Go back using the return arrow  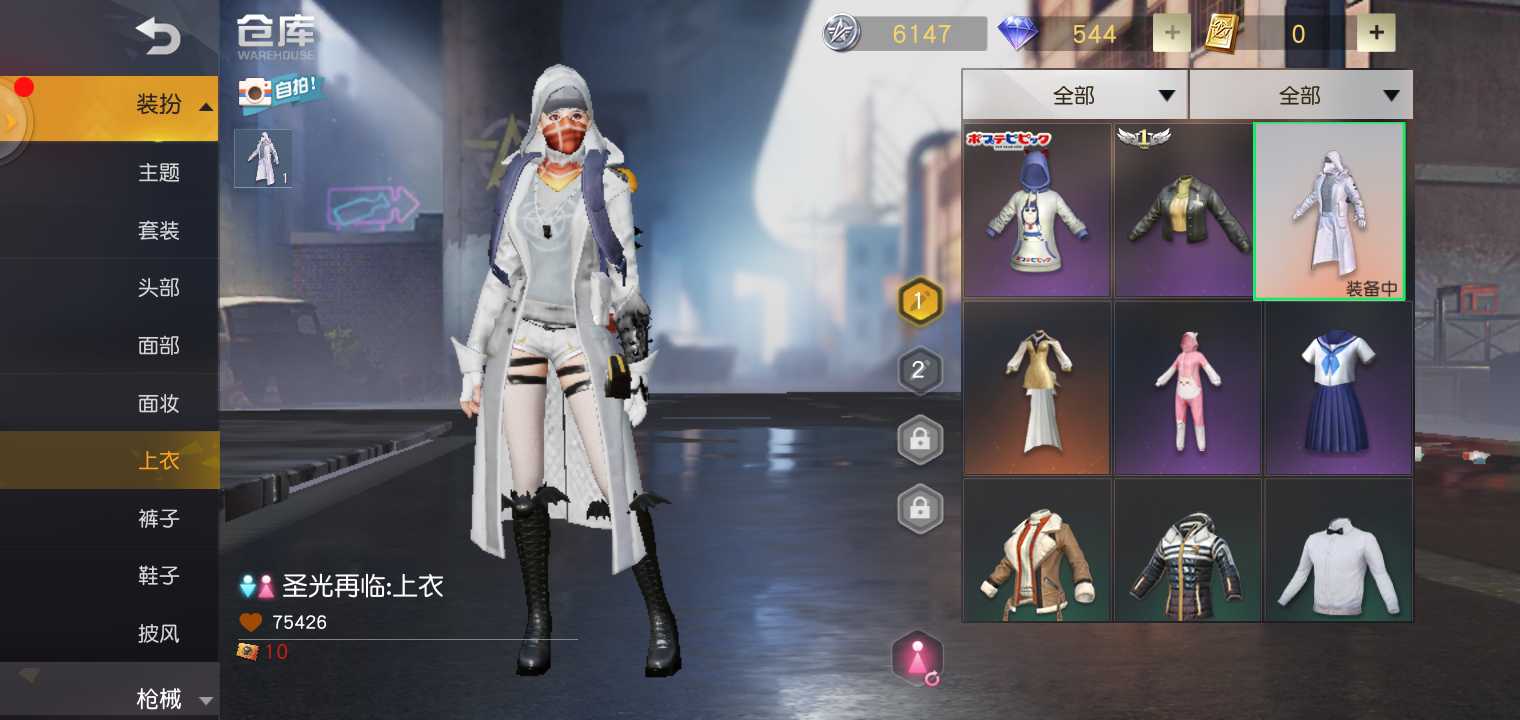(158, 38)
